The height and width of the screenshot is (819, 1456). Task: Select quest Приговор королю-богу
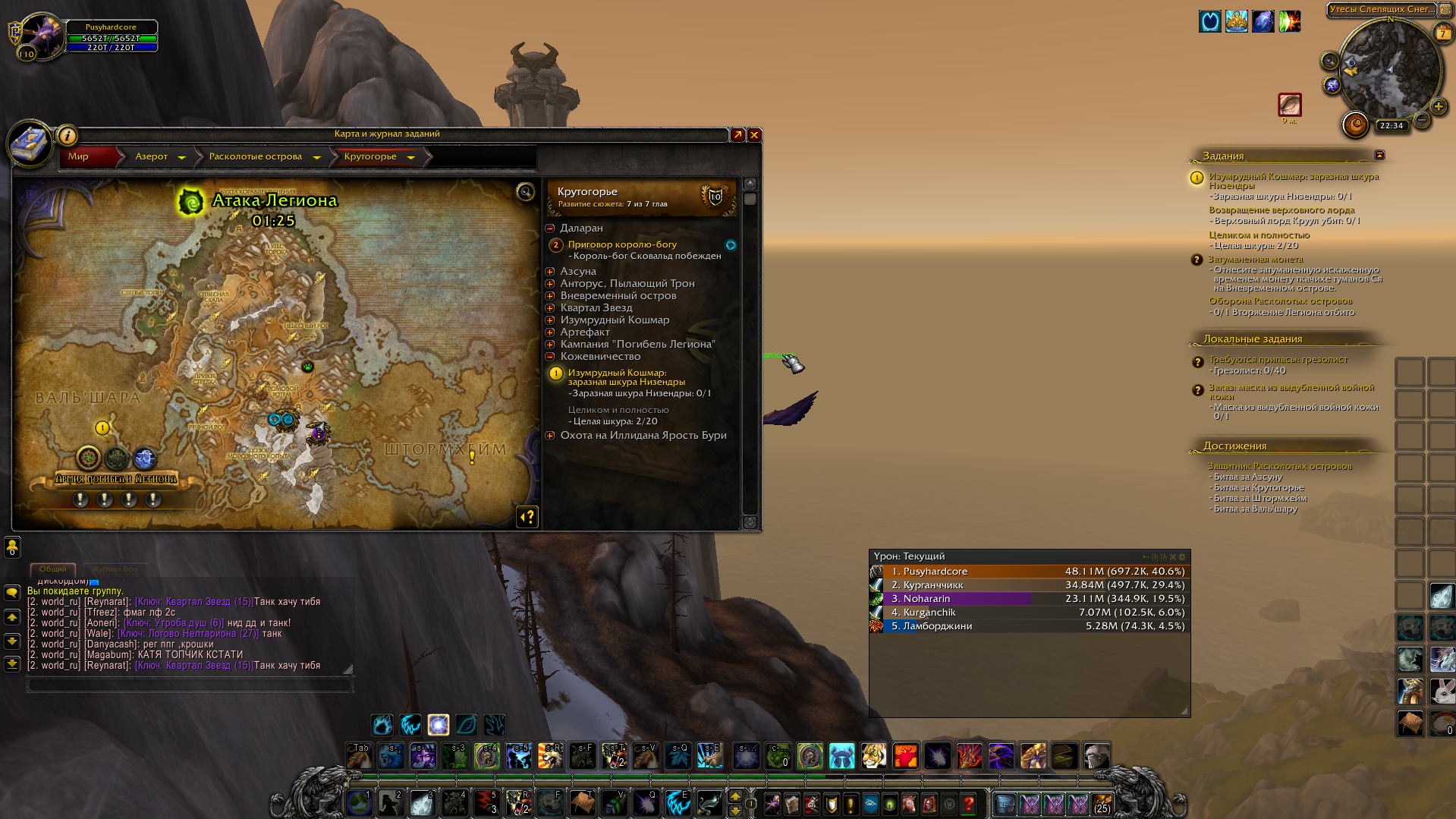coord(622,244)
